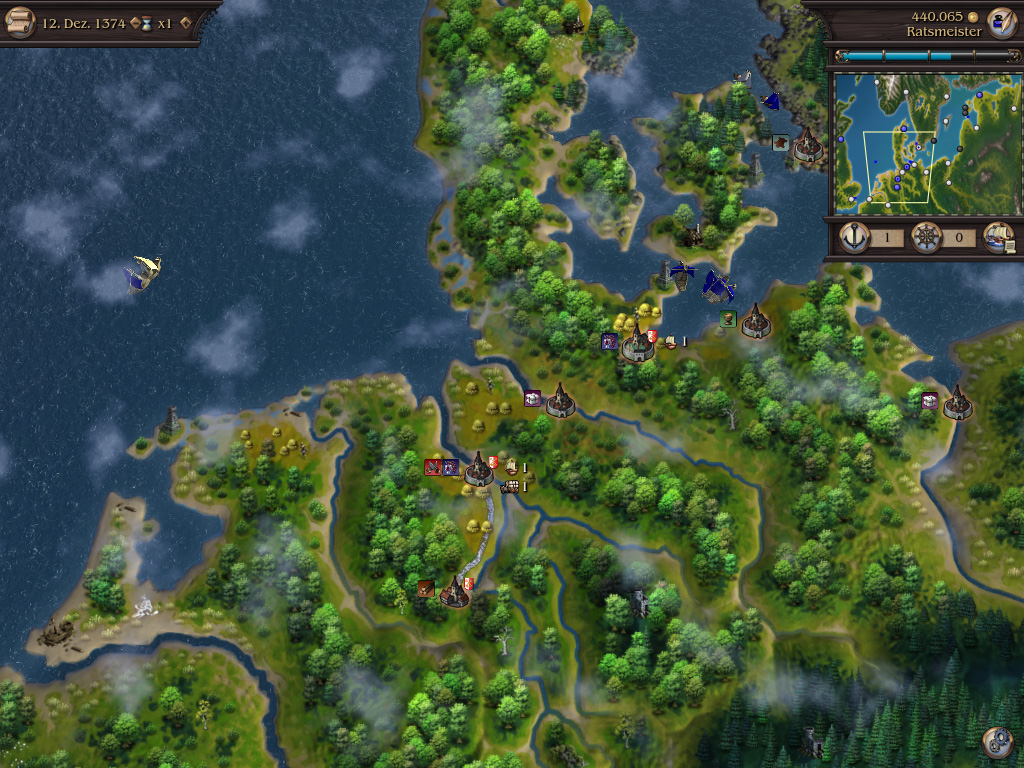Select the anchor icon for anchored ships
Viewport: 1024px width, 768px height.
click(x=855, y=238)
